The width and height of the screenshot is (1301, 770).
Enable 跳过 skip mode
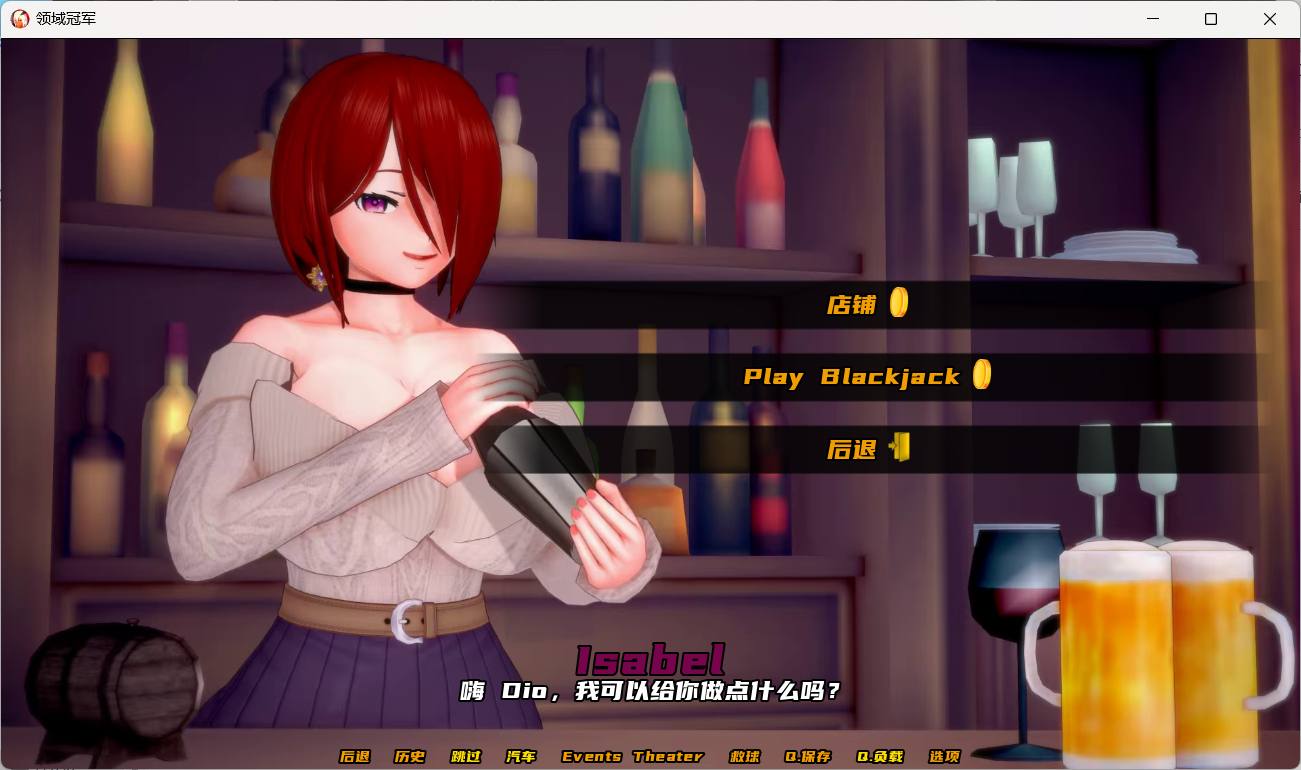coord(466,757)
